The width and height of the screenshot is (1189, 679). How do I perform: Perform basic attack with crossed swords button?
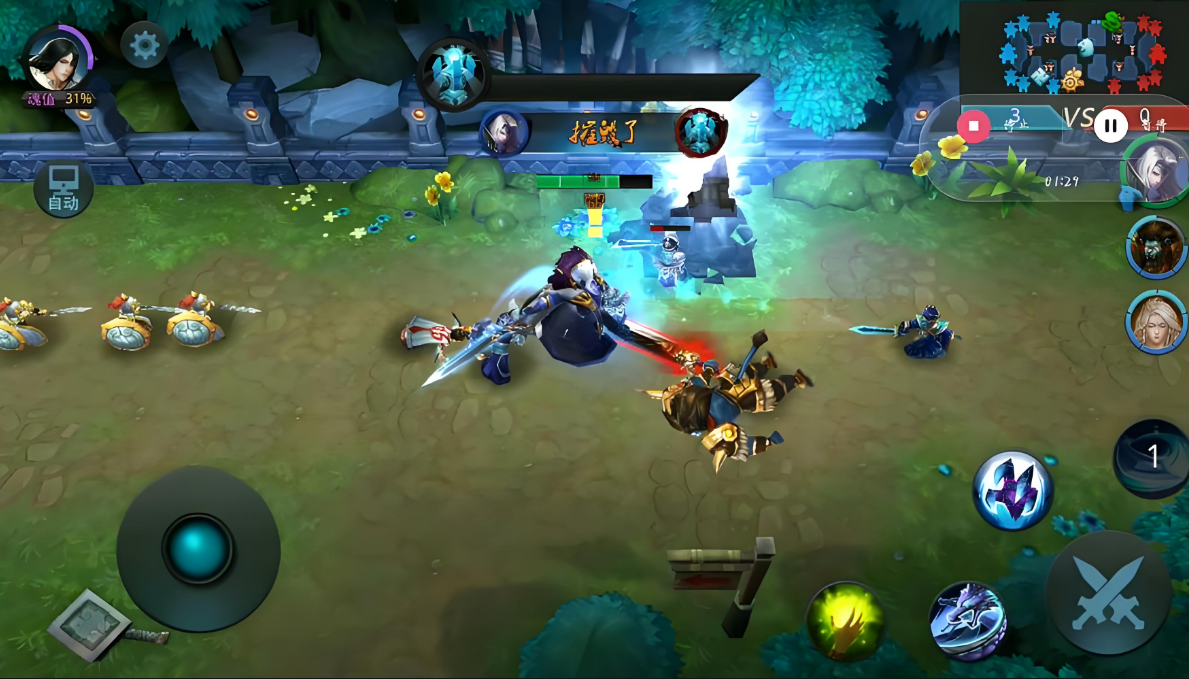click(1107, 592)
